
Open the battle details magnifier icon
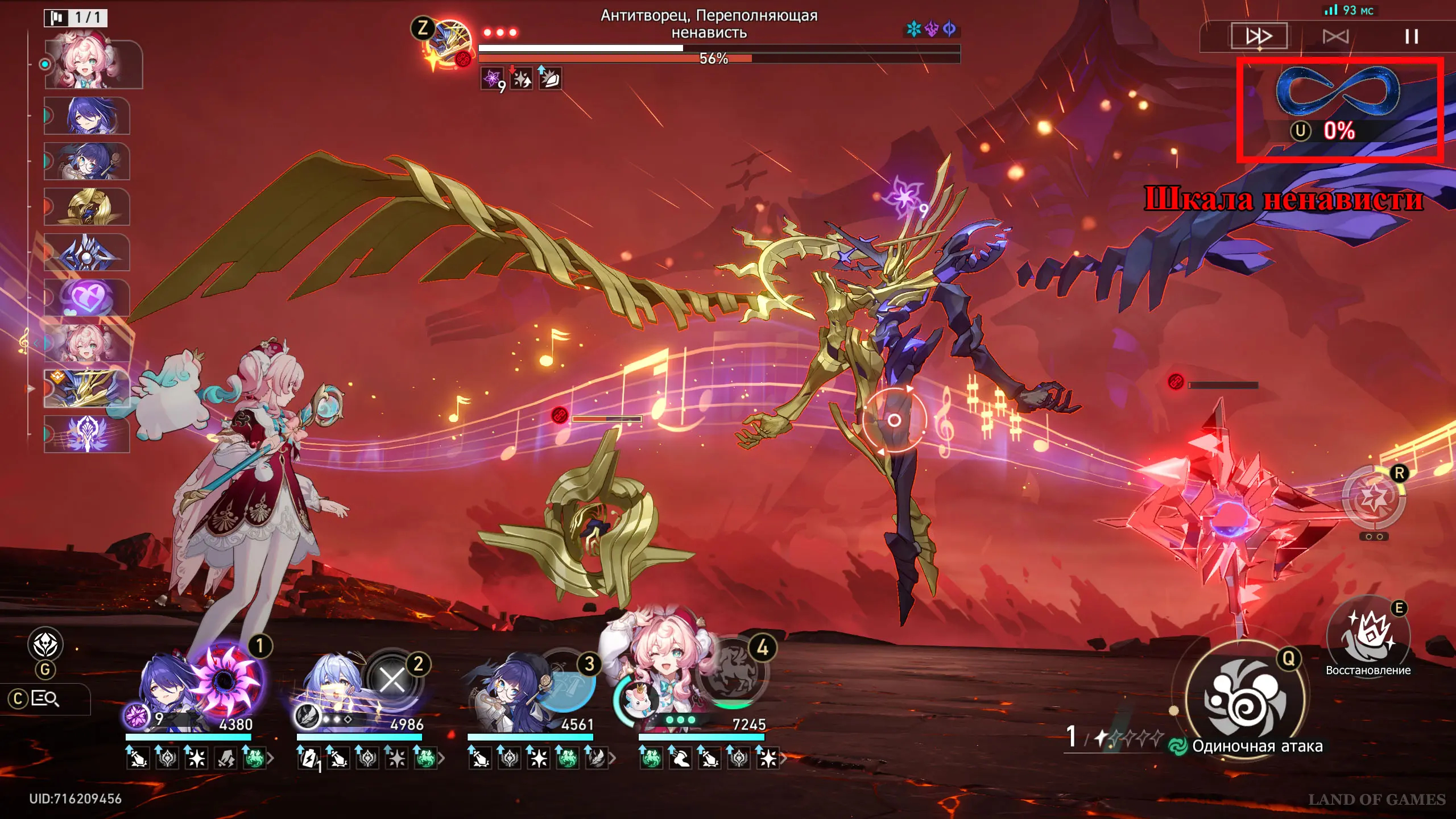(x=45, y=698)
